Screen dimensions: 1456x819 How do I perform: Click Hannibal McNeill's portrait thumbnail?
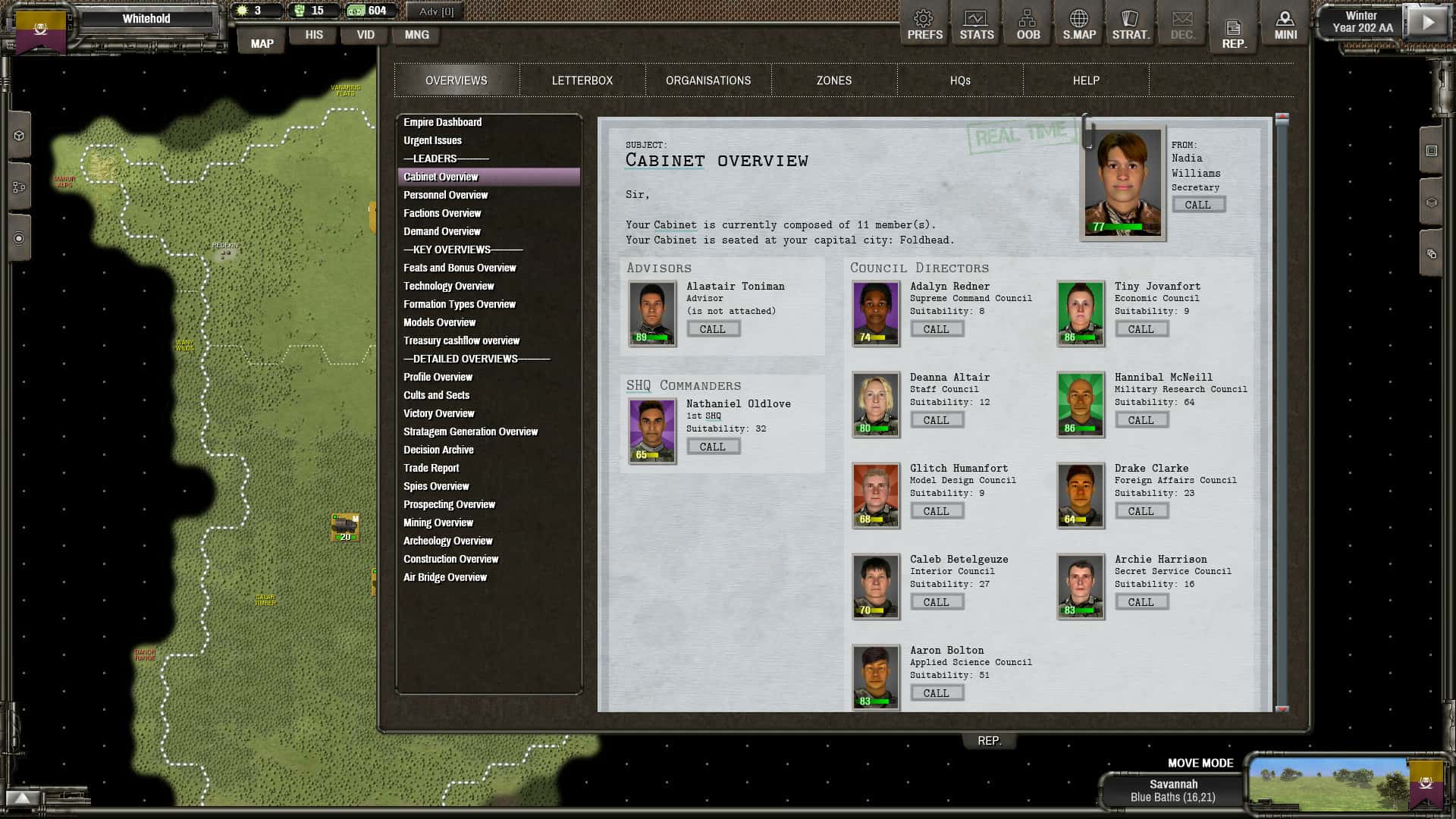[x=1080, y=403]
